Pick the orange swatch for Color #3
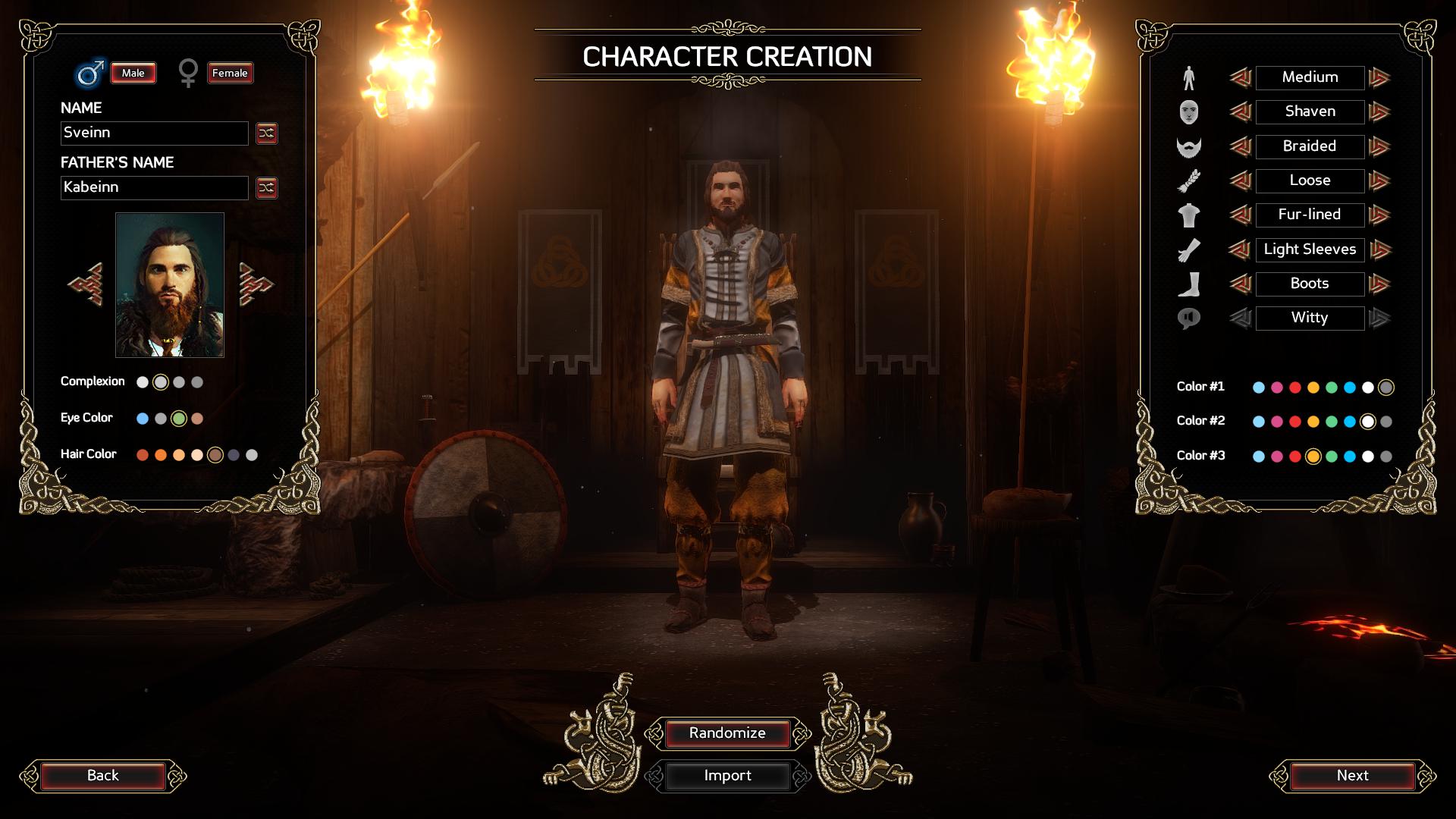This screenshot has width=1456, height=819. coord(1314,456)
